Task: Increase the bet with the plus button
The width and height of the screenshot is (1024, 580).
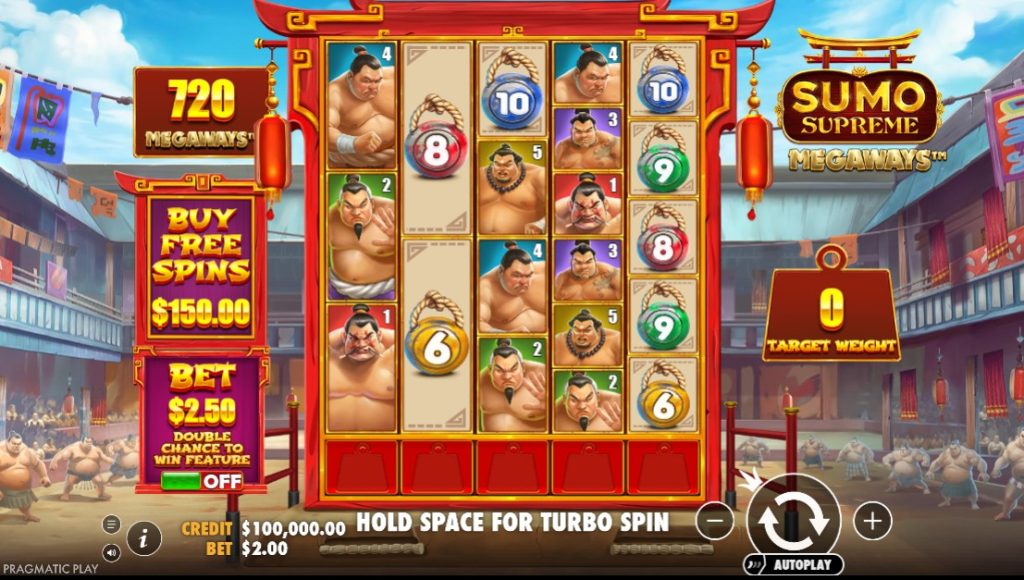Action: point(872,520)
